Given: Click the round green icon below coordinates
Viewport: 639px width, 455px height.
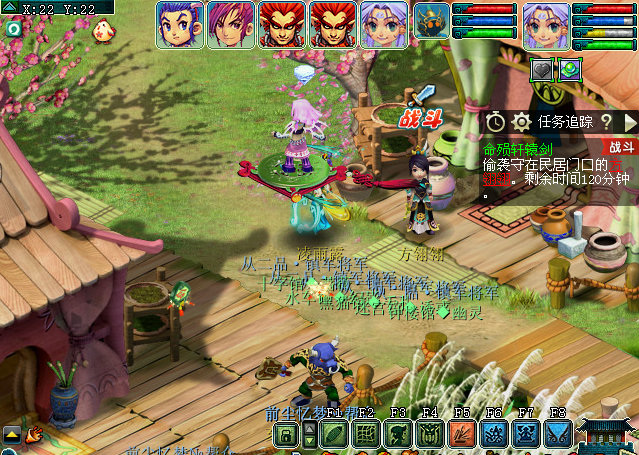Looking at the screenshot, I should coord(13,28).
